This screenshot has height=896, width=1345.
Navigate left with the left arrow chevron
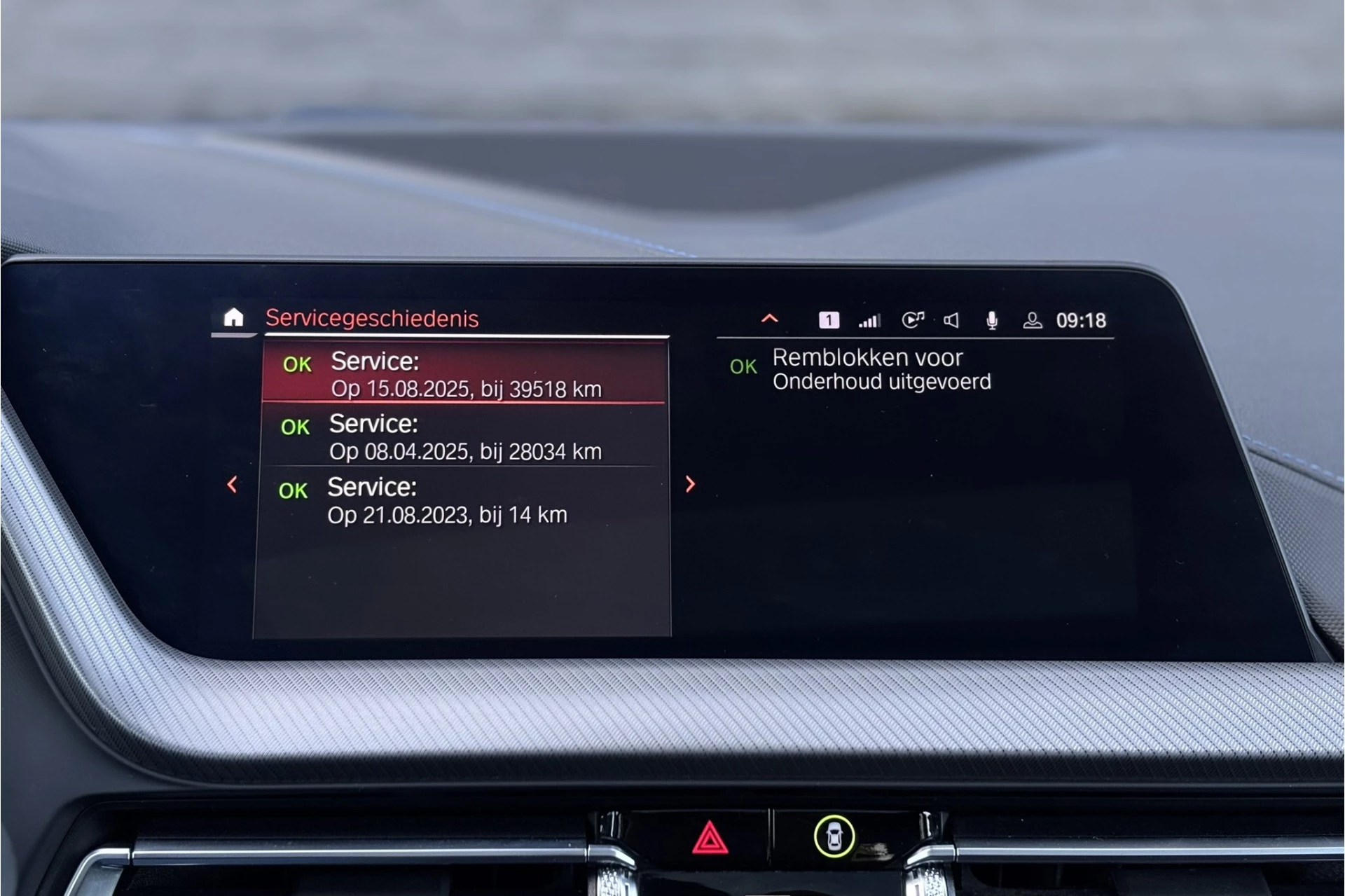tap(231, 484)
